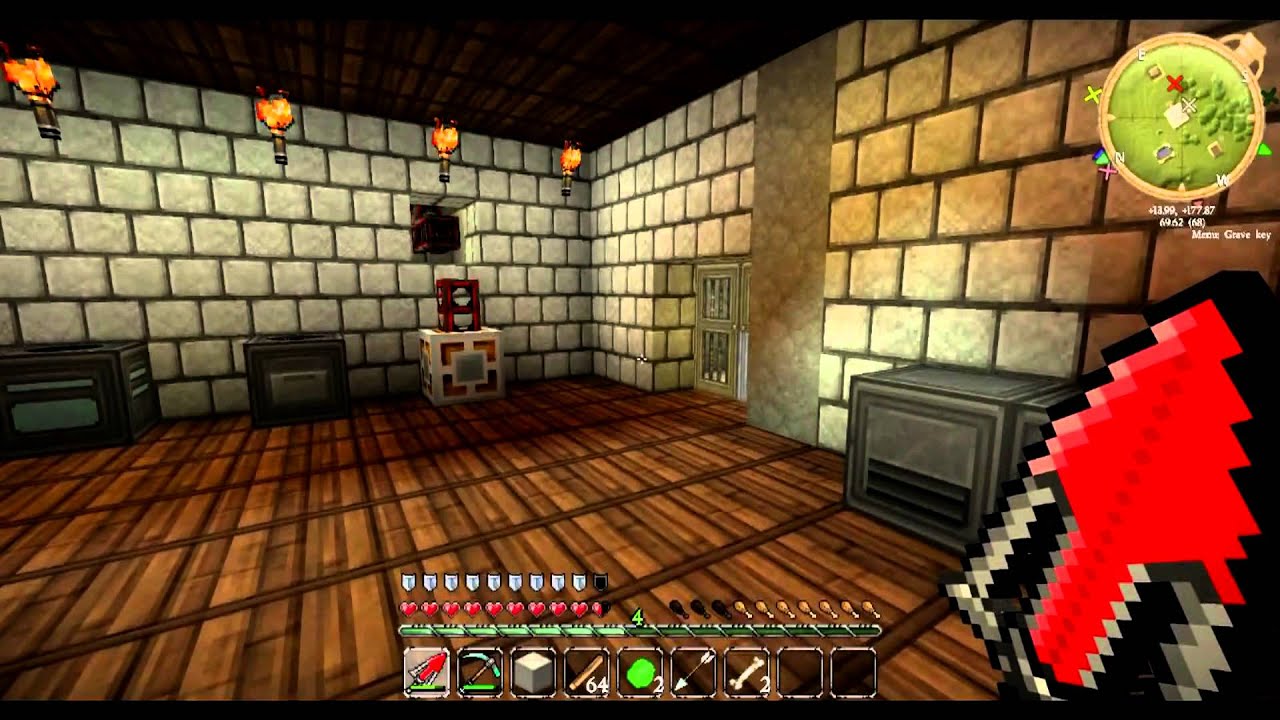Select the red rocket launcher hotbar slot
This screenshot has width=1280, height=720.
click(427, 673)
